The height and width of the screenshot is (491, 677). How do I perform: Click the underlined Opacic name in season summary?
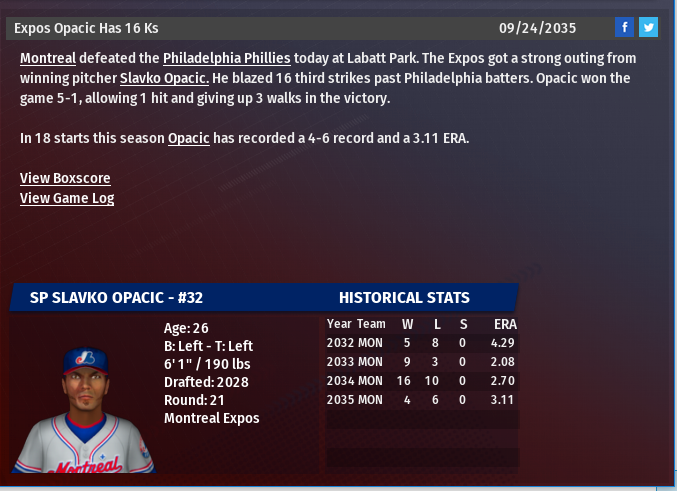pos(188,138)
